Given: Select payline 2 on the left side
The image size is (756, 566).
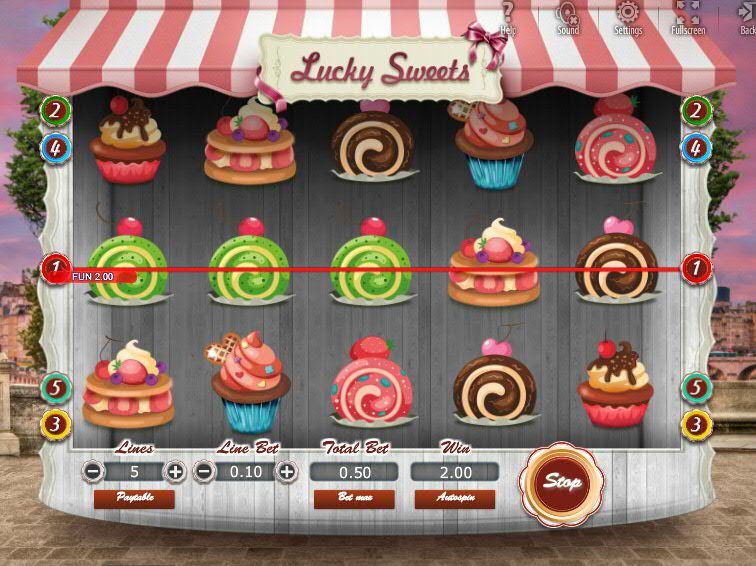Looking at the screenshot, I should coord(55,111).
